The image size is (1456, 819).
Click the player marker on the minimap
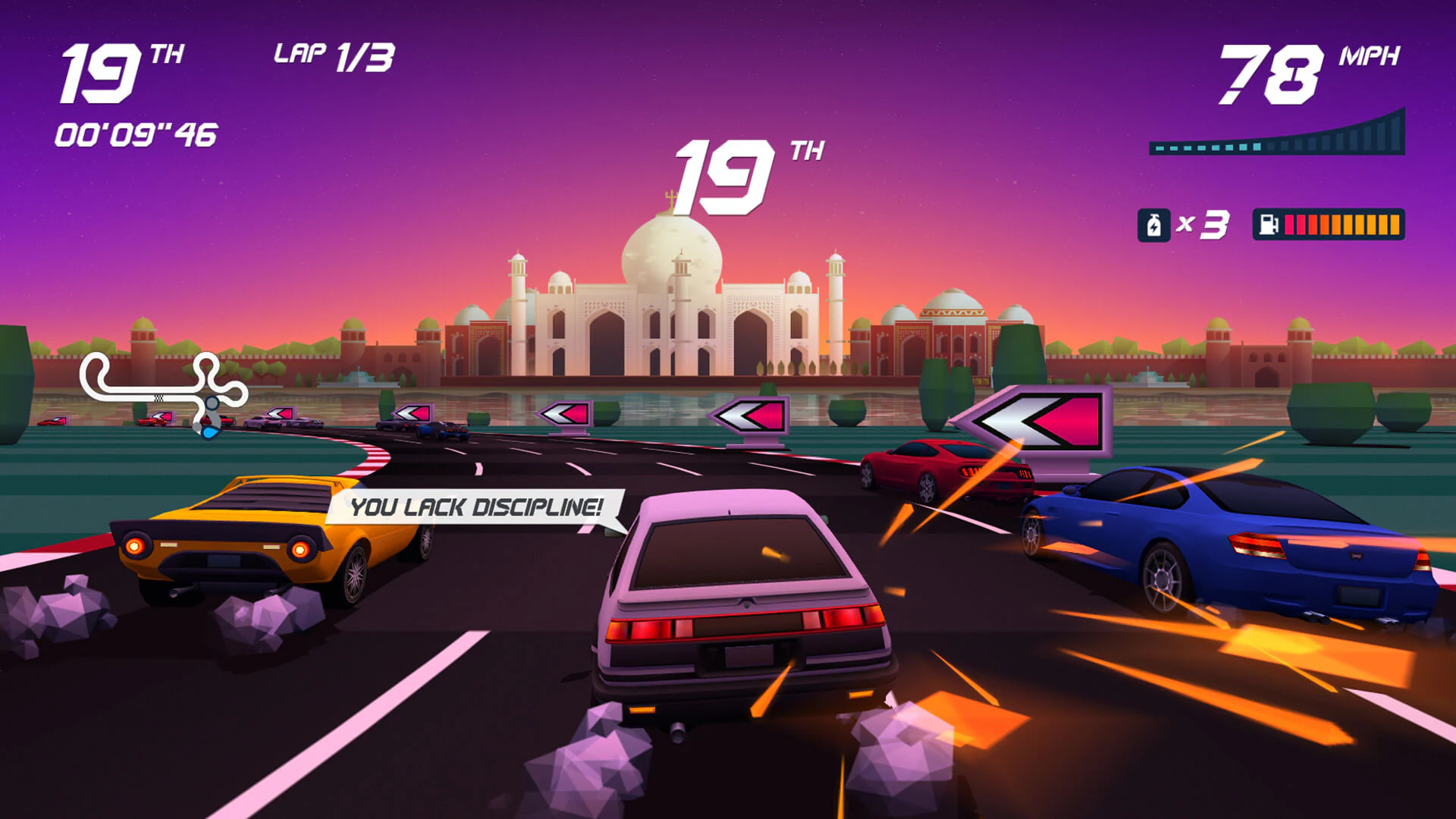tap(209, 432)
